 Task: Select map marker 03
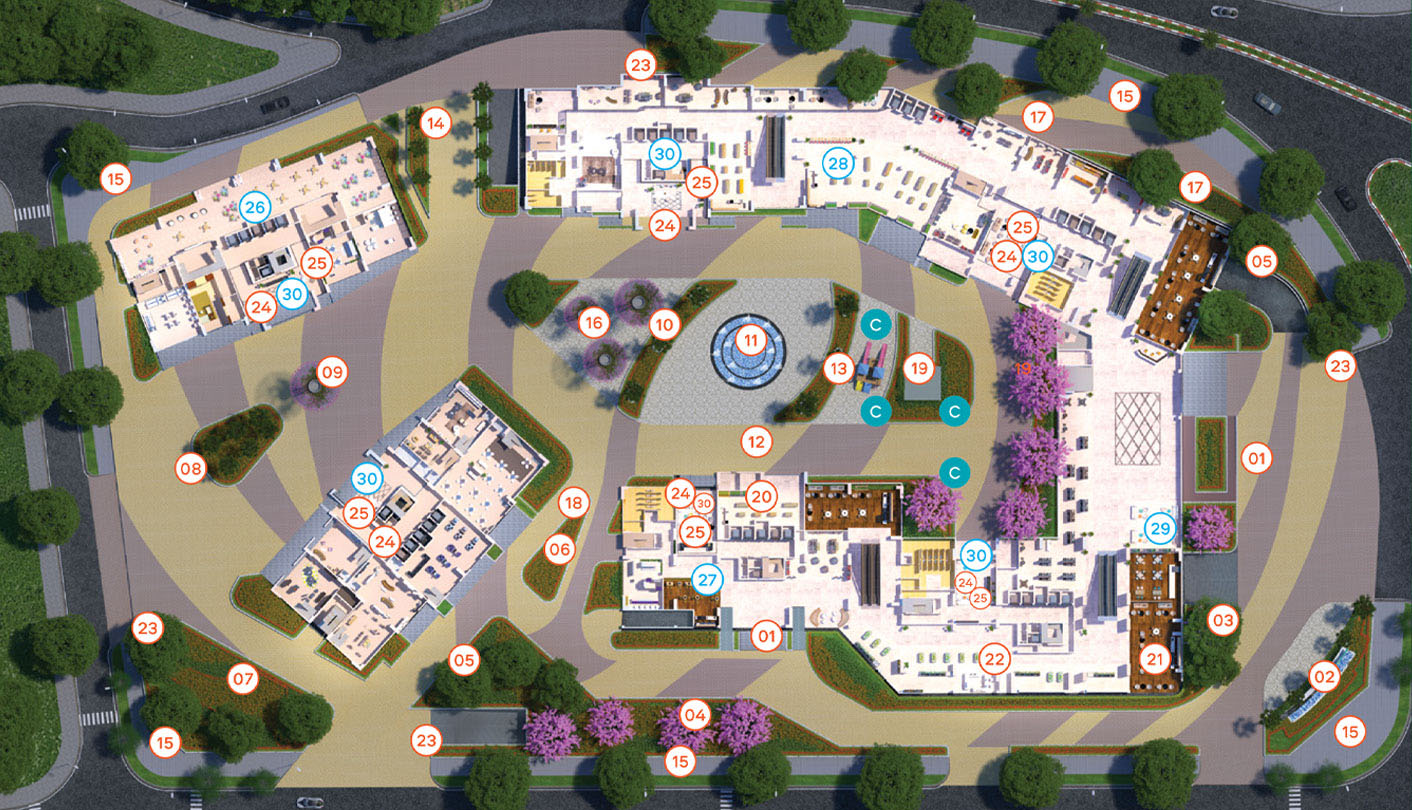[x=1223, y=619]
